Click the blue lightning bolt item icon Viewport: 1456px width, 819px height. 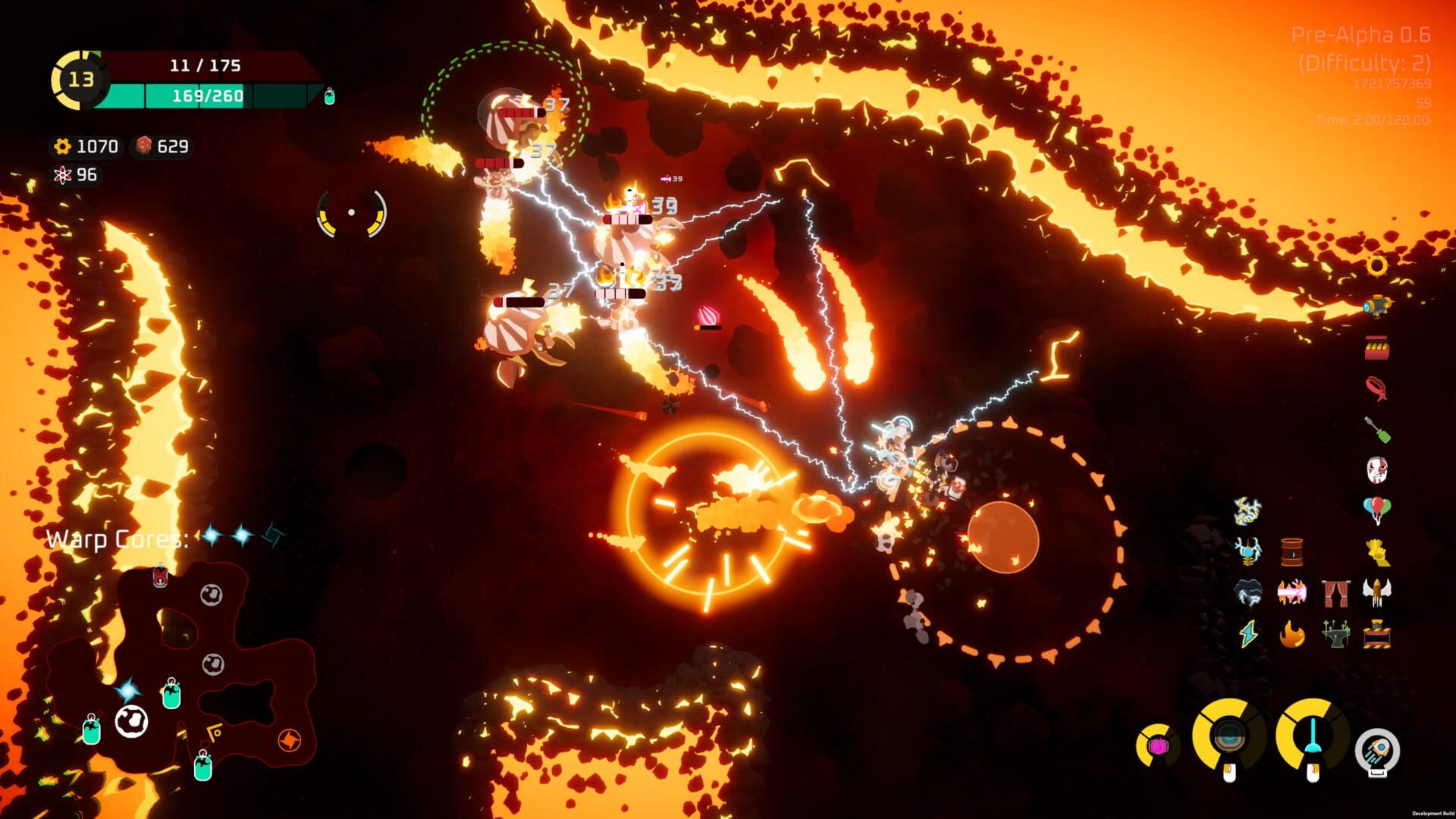click(x=1247, y=633)
